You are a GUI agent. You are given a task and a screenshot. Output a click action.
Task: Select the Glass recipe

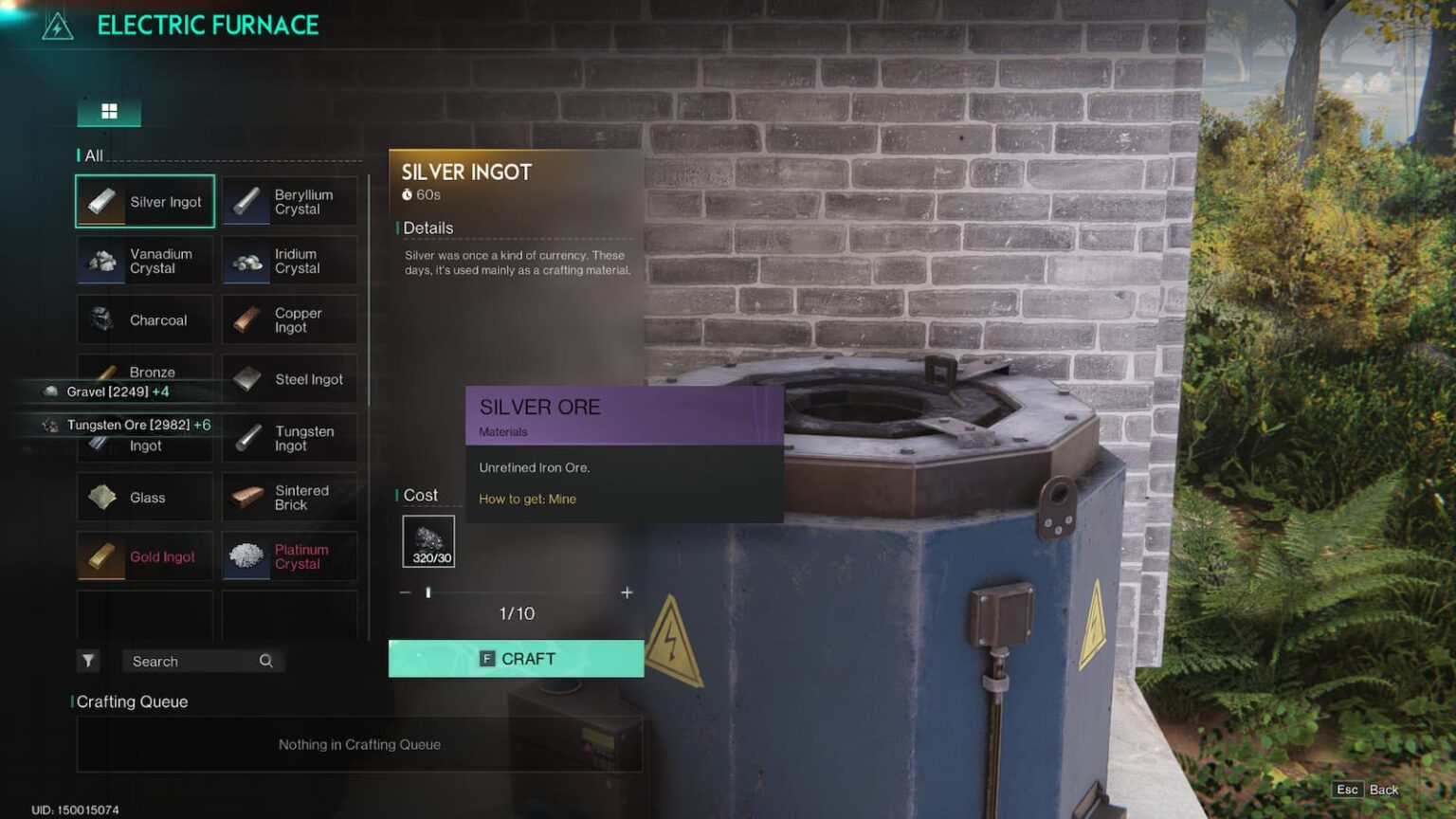(144, 497)
